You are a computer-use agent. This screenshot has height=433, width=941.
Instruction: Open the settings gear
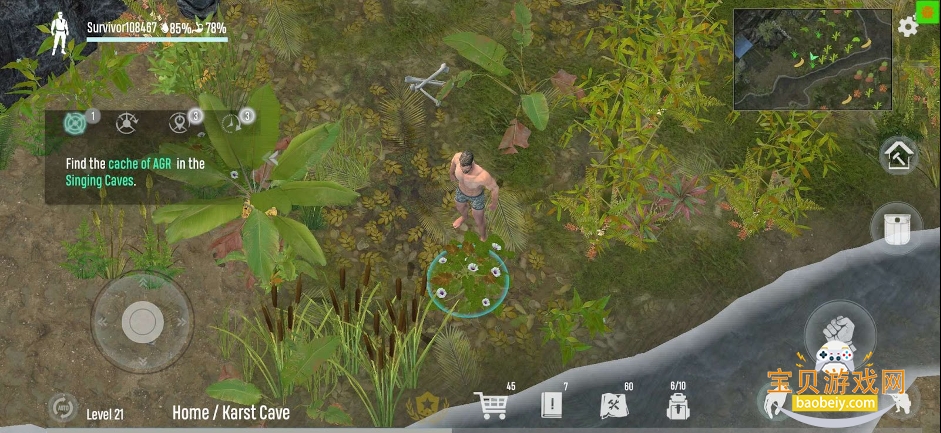pos(907,27)
